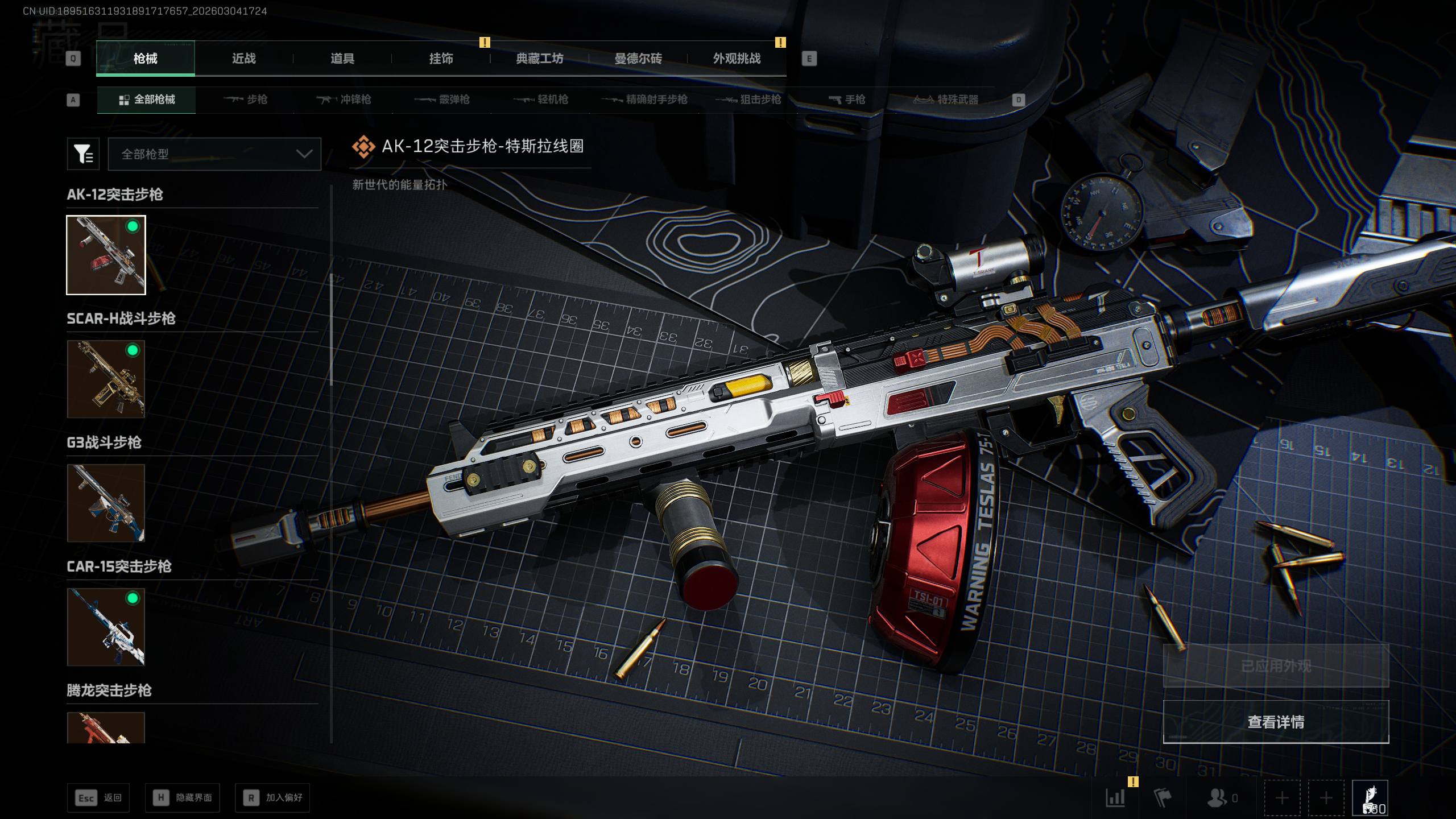Image resolution: width=1456 pixels, height=819 pixels.
Task: Show 手枪 pistols category
Action: point(847,100)
